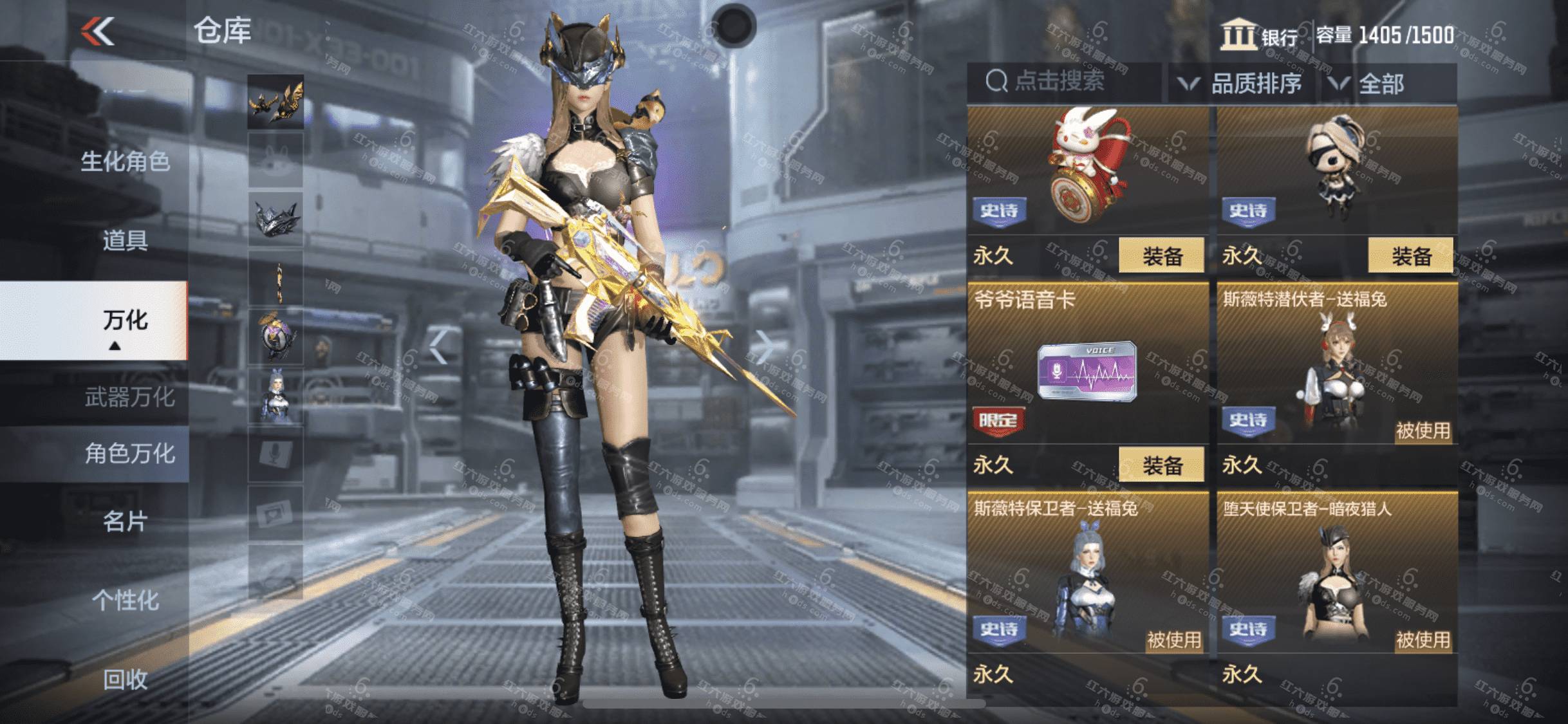This screenshot has width=1568, height=724.
Task: Open the 个性化 category
Action: (125, 600)
